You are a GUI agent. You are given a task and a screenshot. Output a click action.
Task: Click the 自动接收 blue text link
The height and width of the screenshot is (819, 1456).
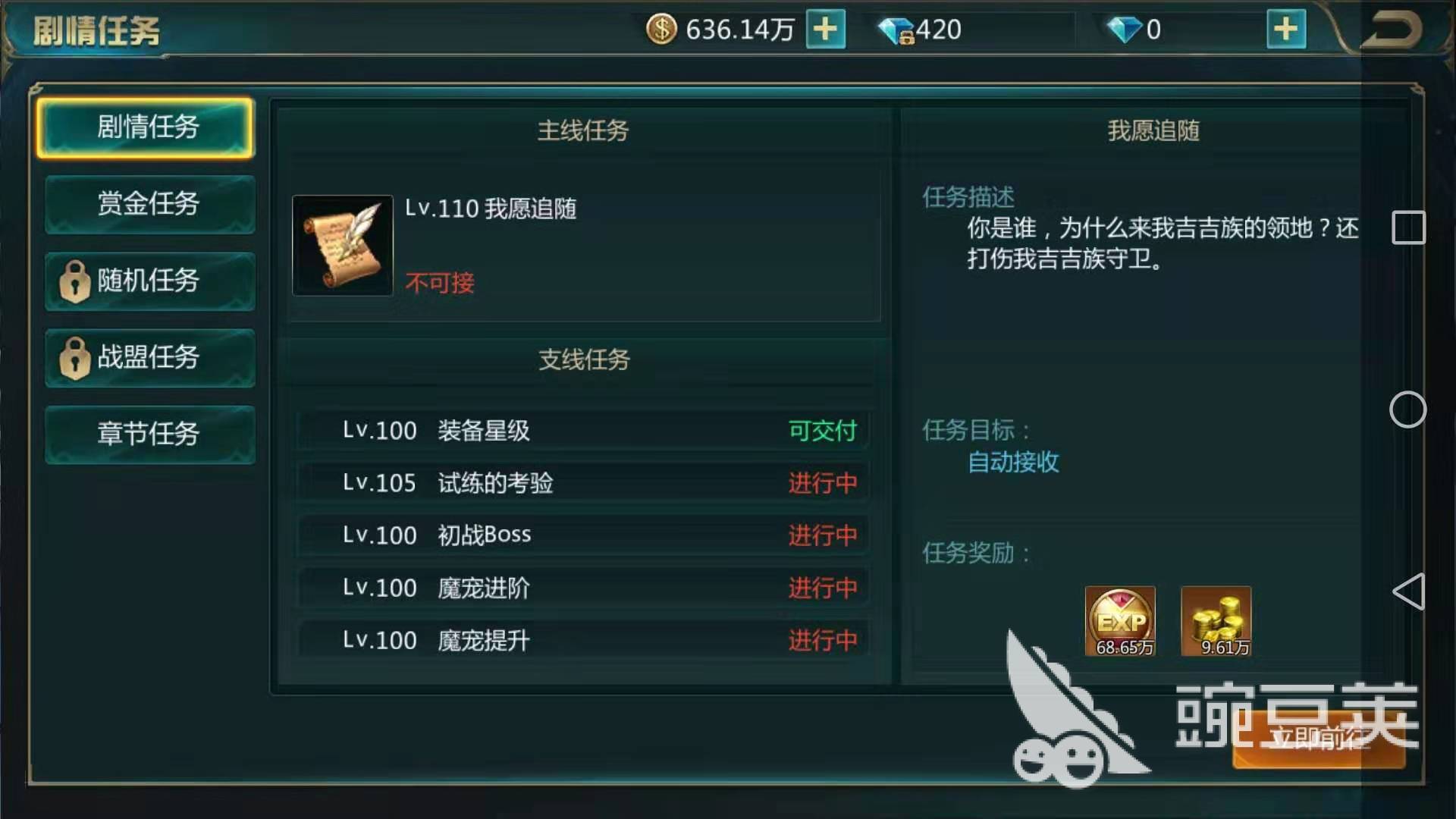[1012, 463]
